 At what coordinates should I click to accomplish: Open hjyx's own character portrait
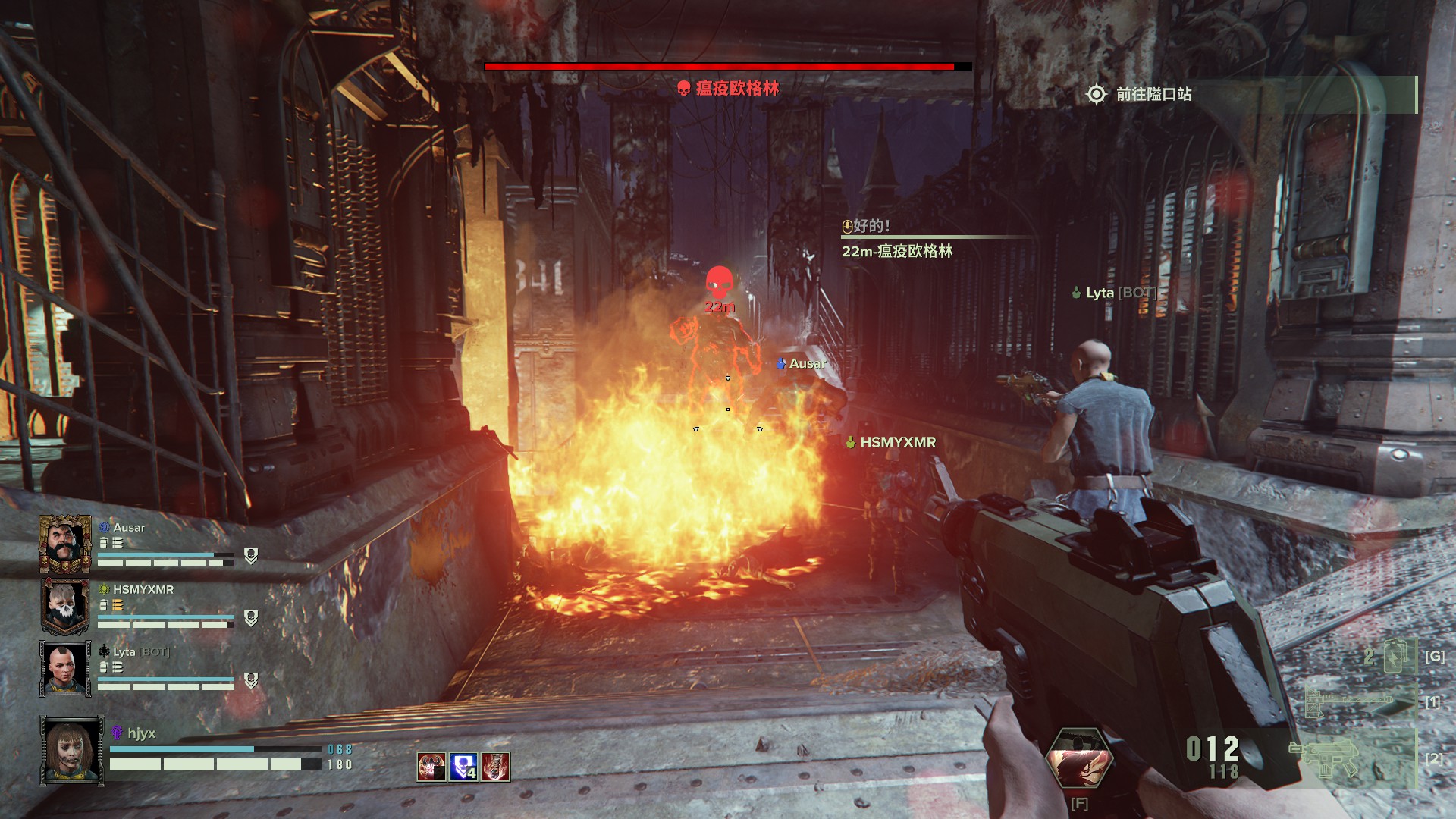coord(73,750)
